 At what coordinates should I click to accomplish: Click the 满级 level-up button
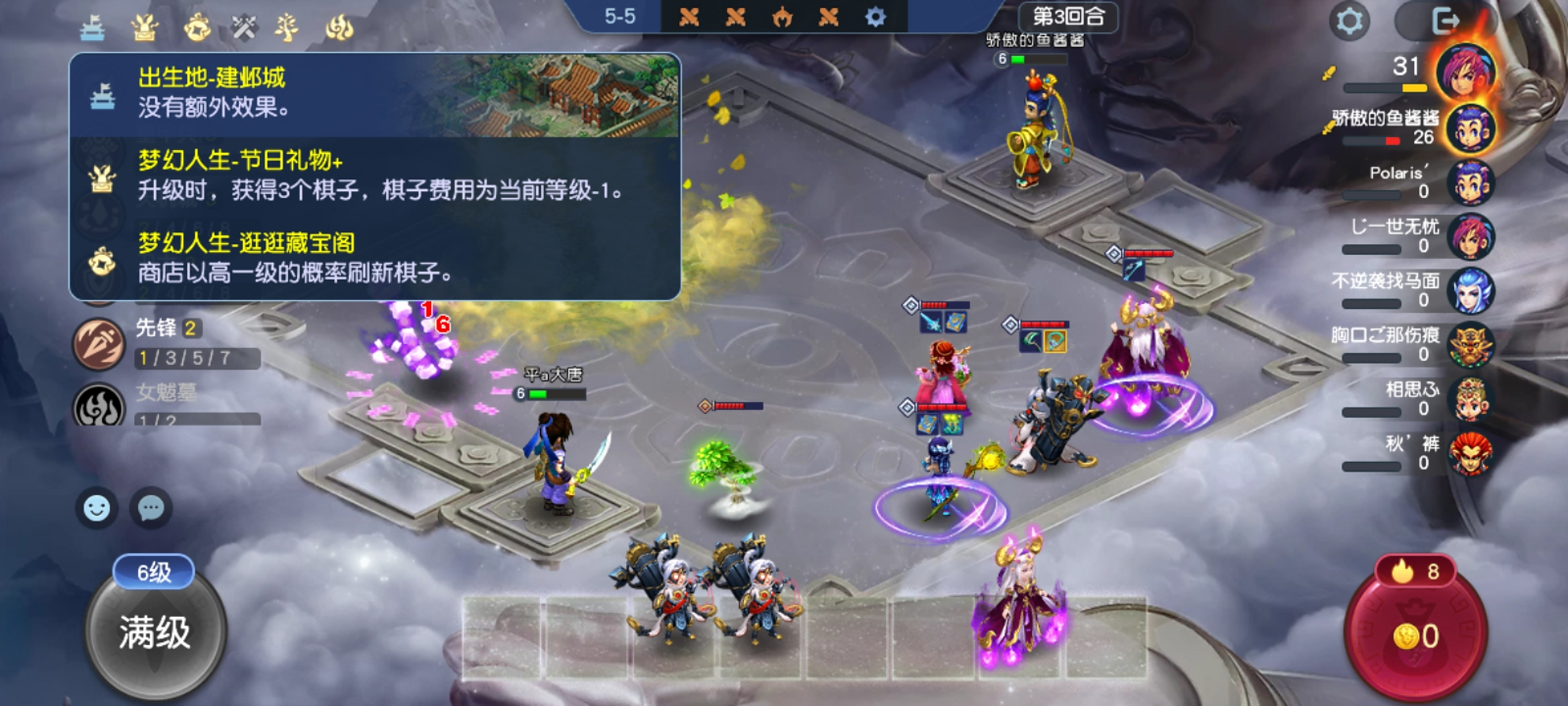click(155, 632)
